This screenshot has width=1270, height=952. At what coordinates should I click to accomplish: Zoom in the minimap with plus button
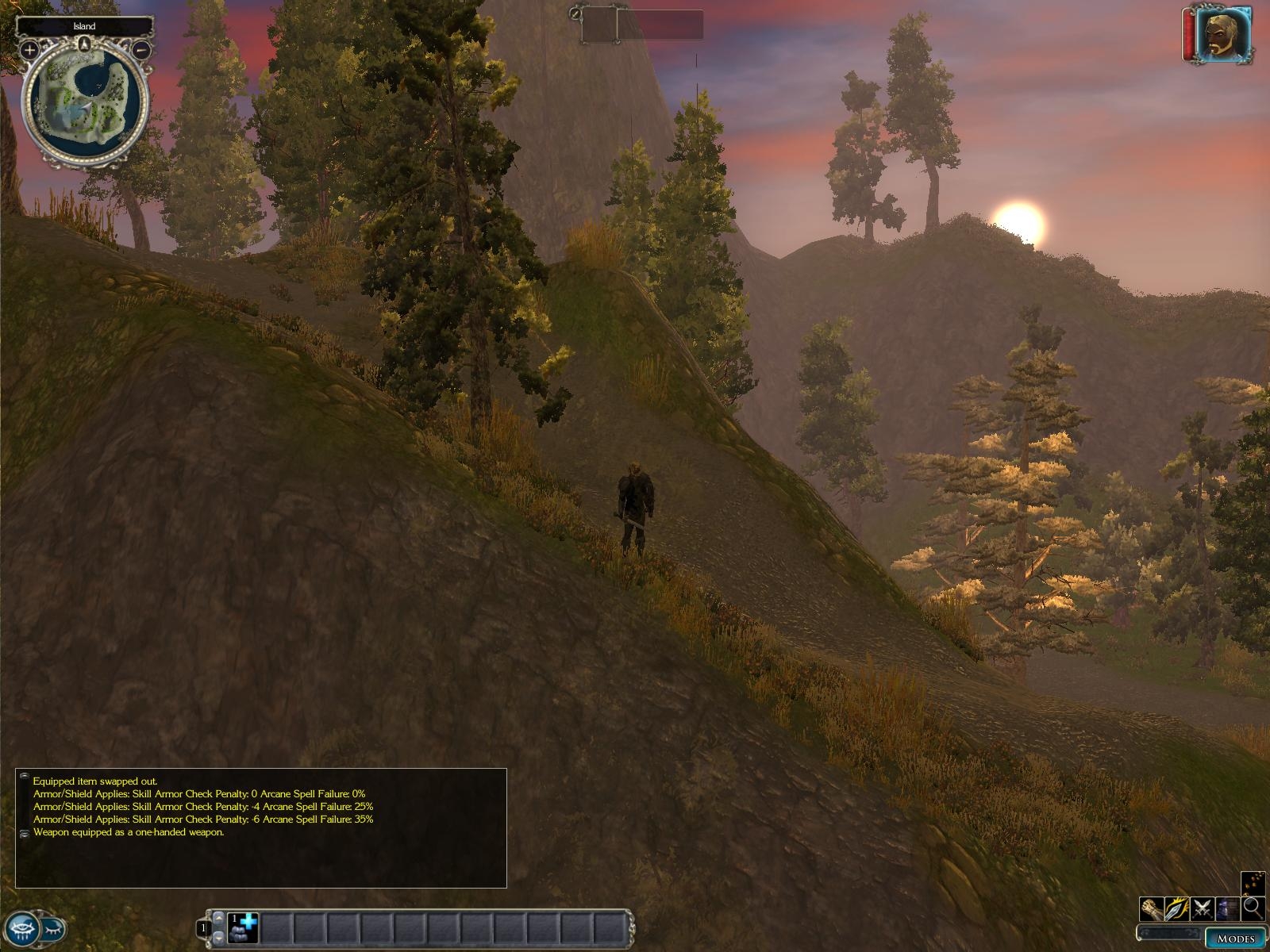[x=29, y=50]
